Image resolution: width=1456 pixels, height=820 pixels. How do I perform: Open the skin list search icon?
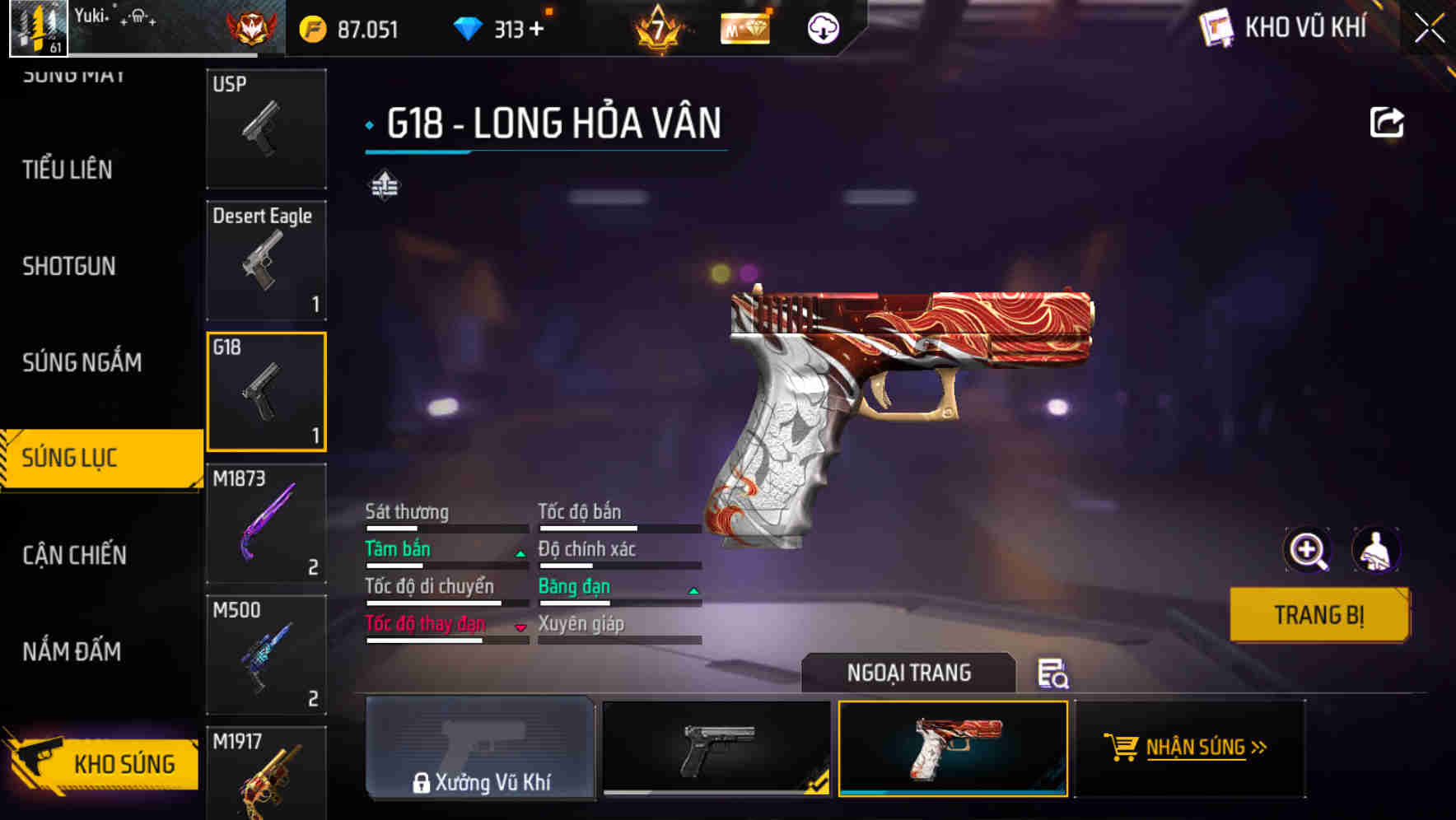pyautogui.click(x=1052, y=673)
